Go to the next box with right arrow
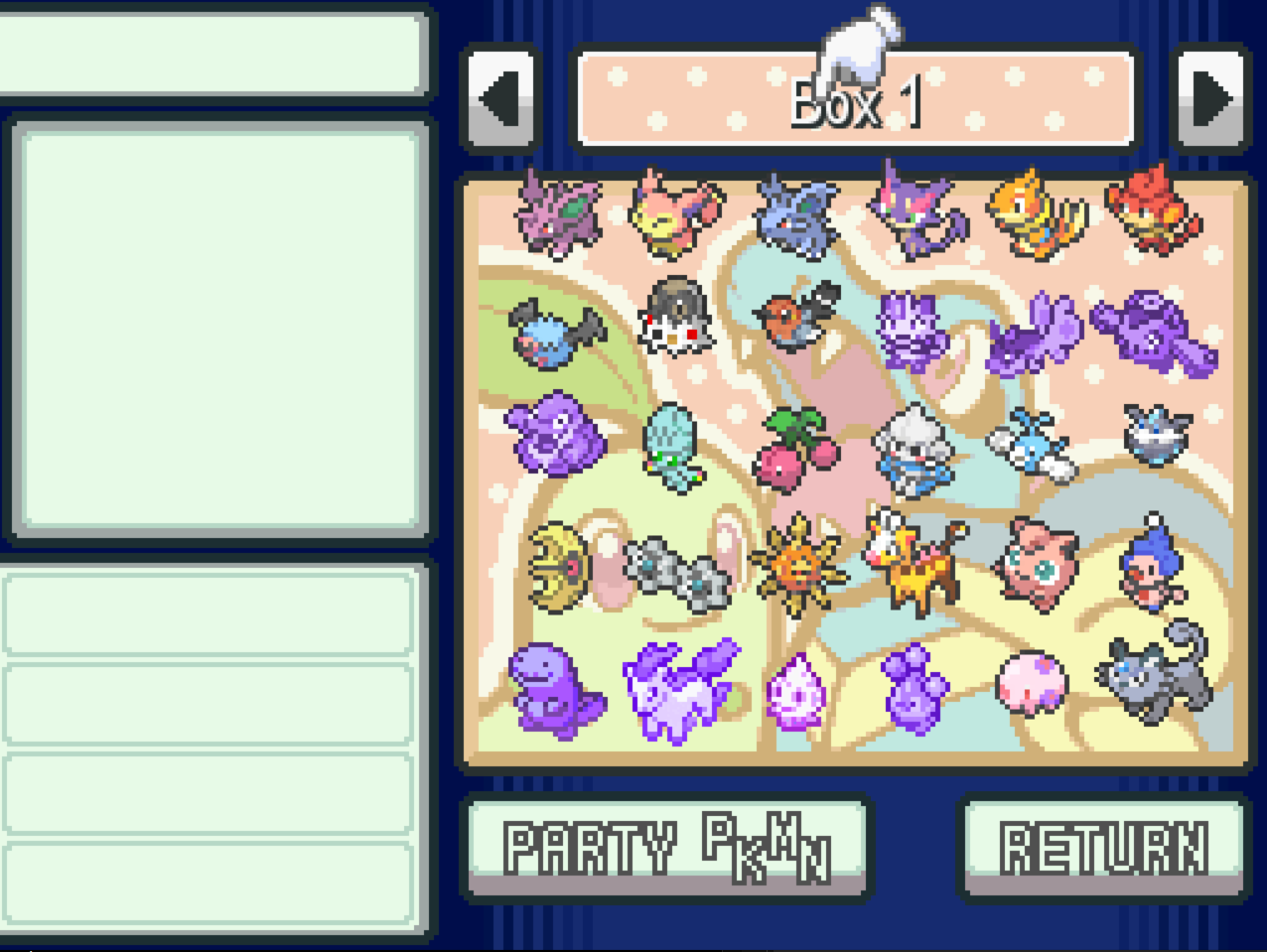The image size is (1267, 952). pos(1210,98)
